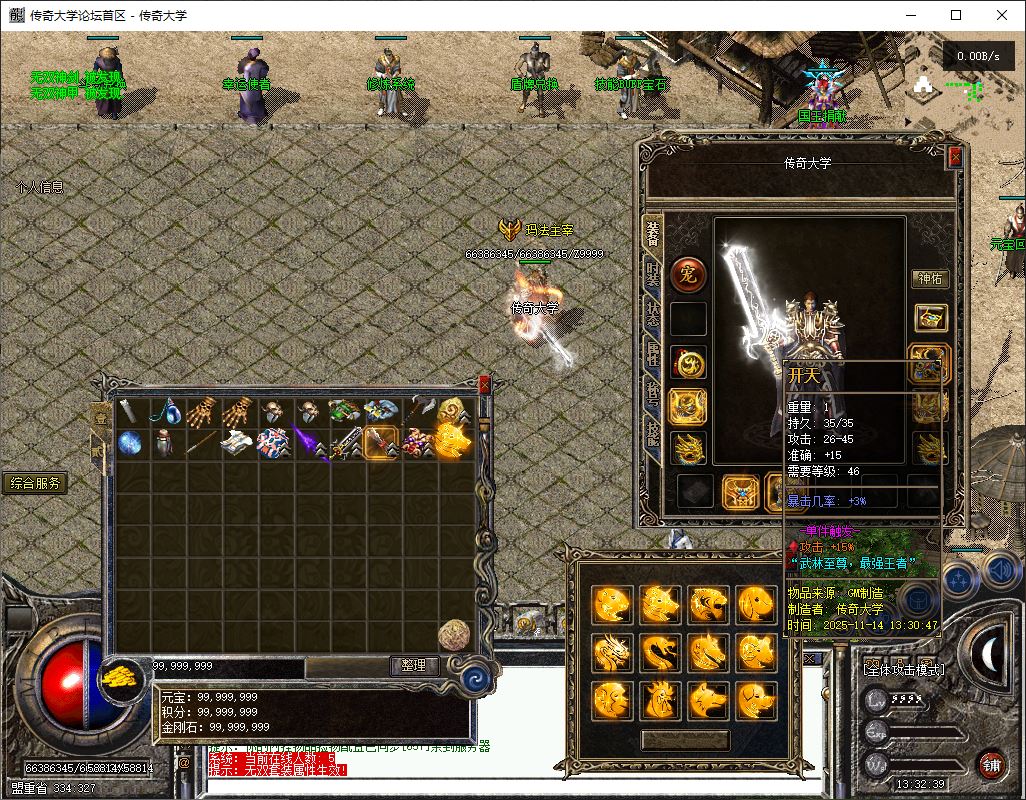Show the 属性 attributes tab
Image resolution: width=1026 pixels, height=800 pixels.
(x=653, y=353)
